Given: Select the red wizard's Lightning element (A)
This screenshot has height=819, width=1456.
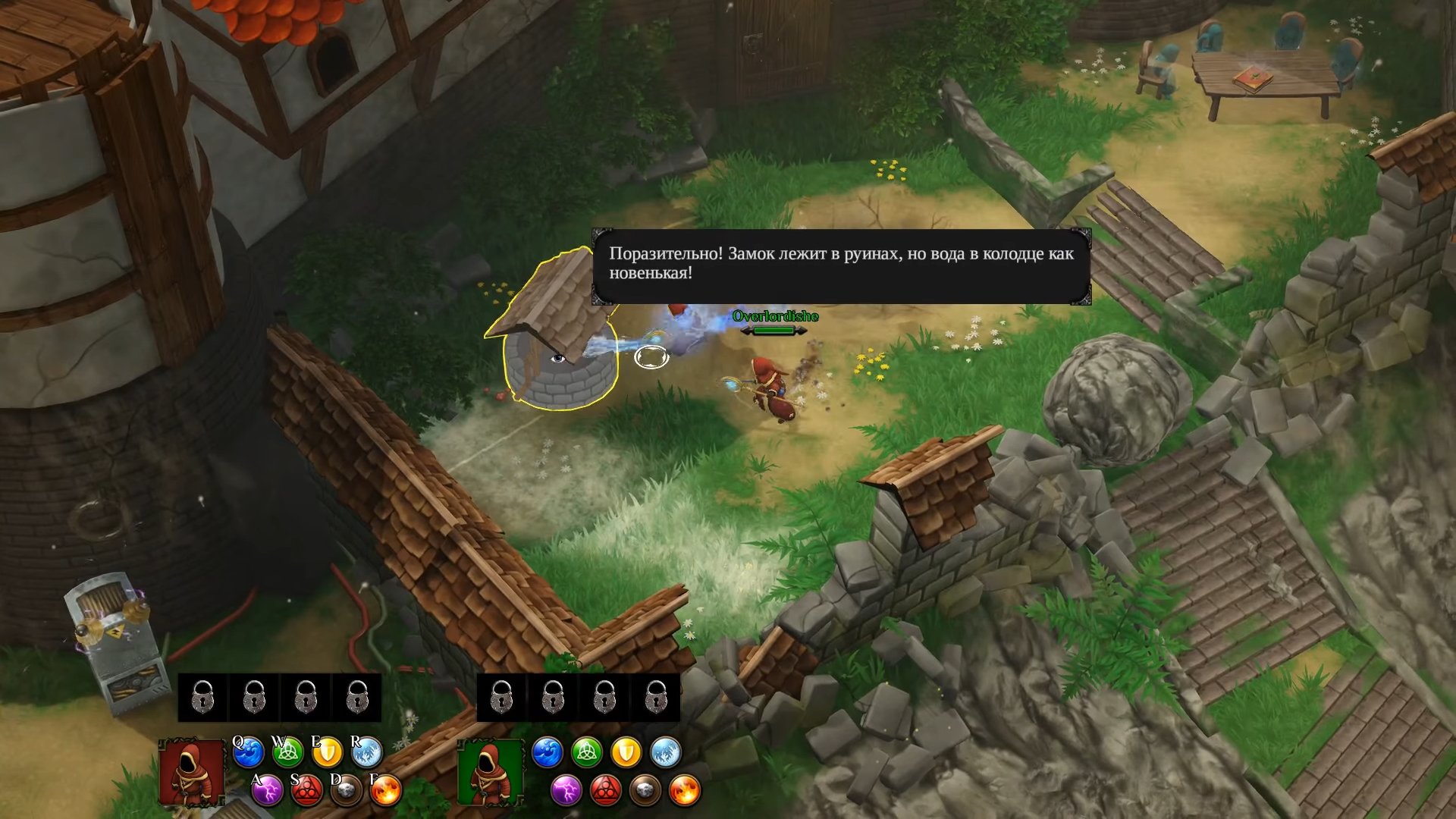Looking at the screenshot, I should 268,792.
